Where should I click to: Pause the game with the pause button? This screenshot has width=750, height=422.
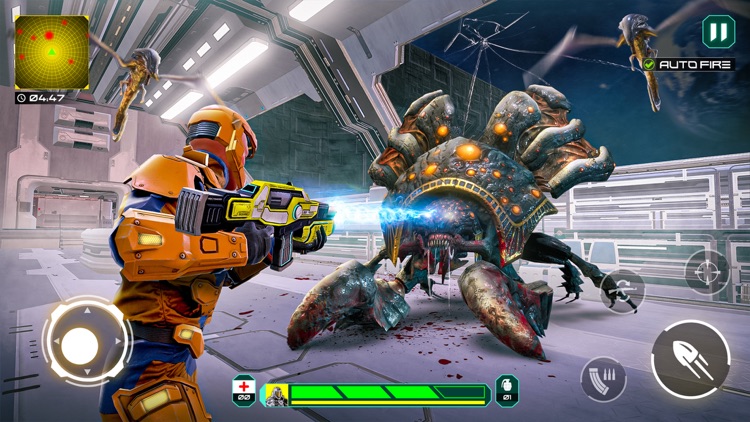(717, 32)
